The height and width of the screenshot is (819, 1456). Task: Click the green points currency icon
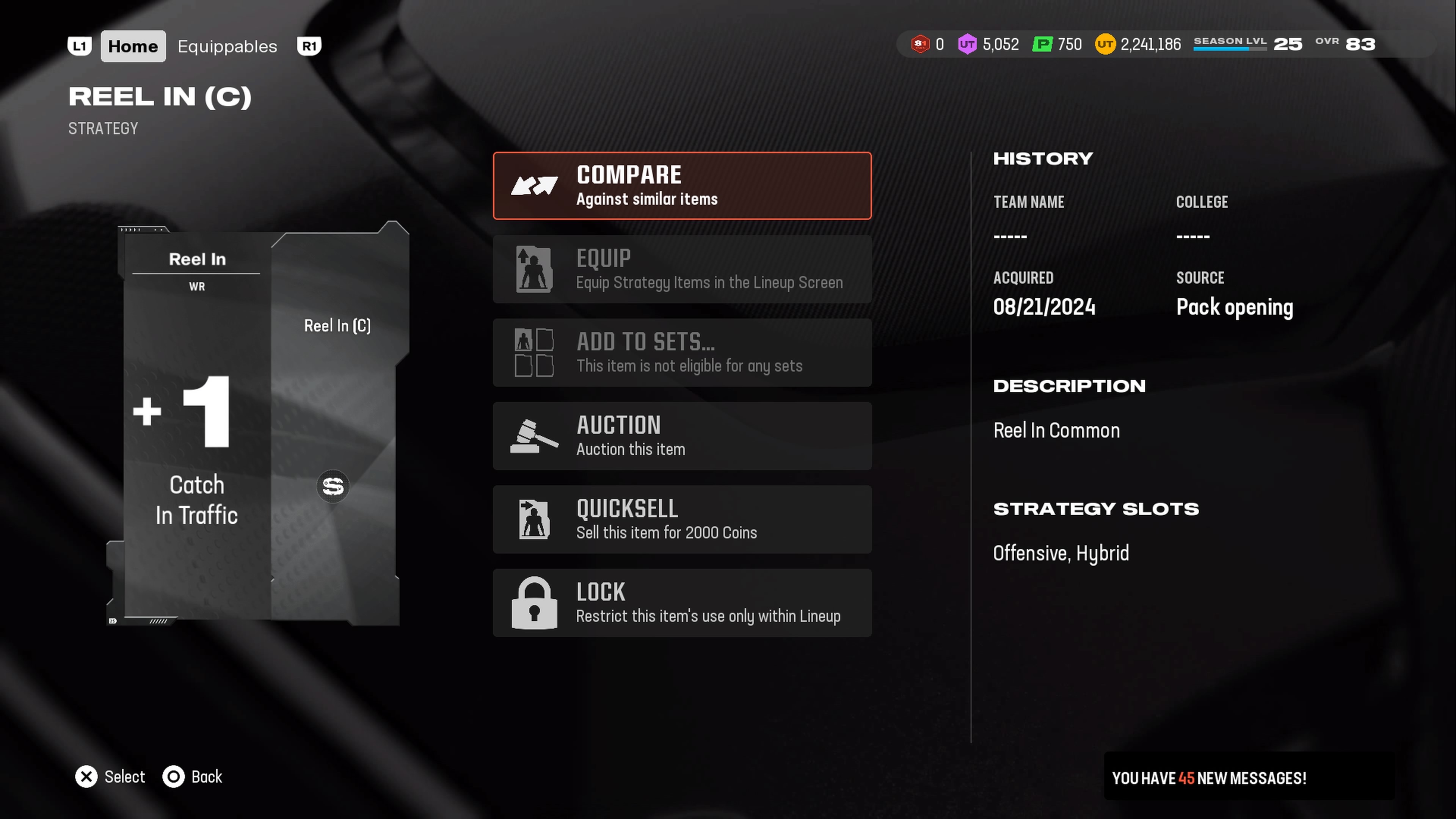click(1042, 44)
